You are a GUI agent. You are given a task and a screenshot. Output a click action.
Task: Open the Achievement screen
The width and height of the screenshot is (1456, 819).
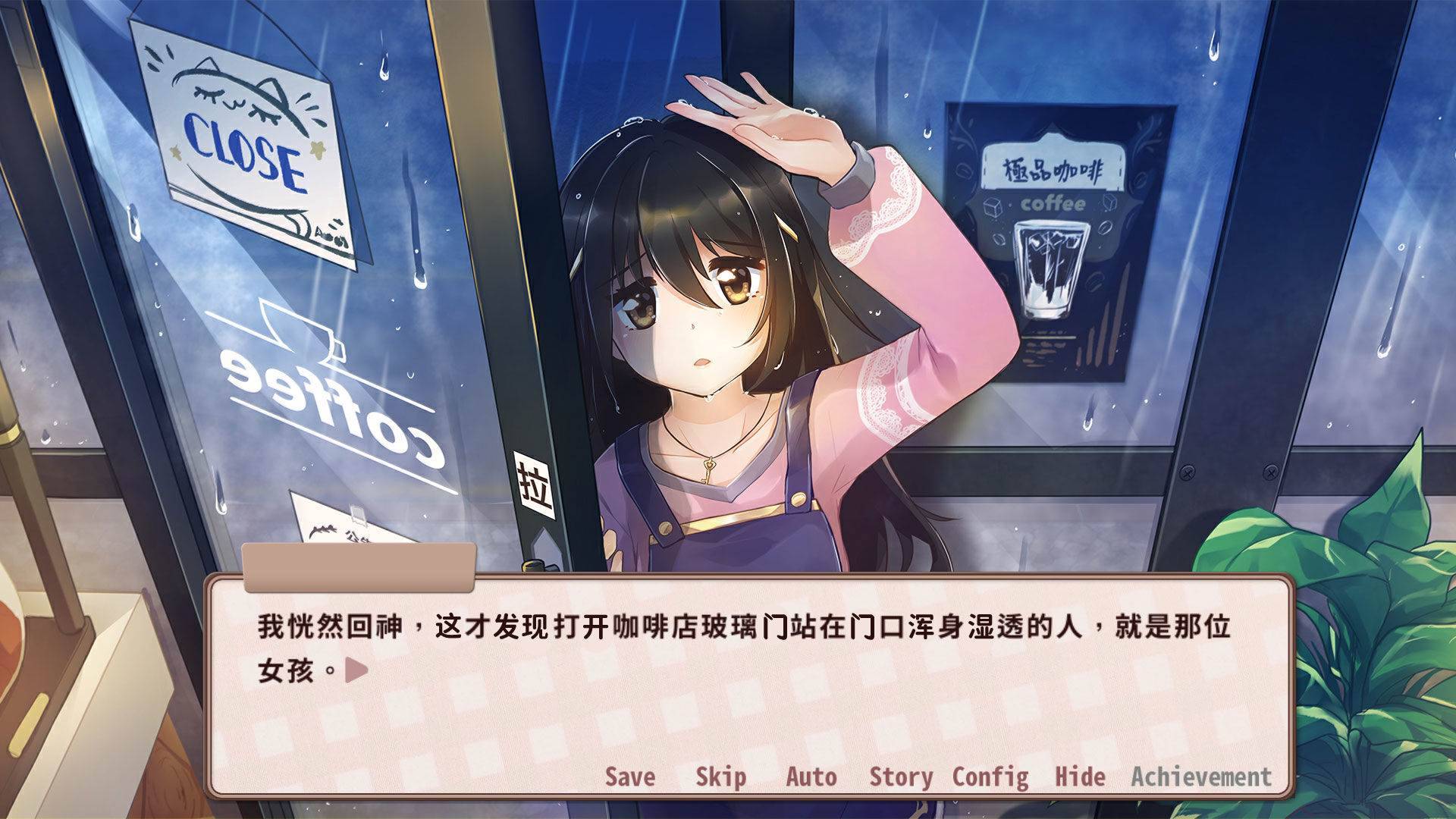(x=1201, y=777)
